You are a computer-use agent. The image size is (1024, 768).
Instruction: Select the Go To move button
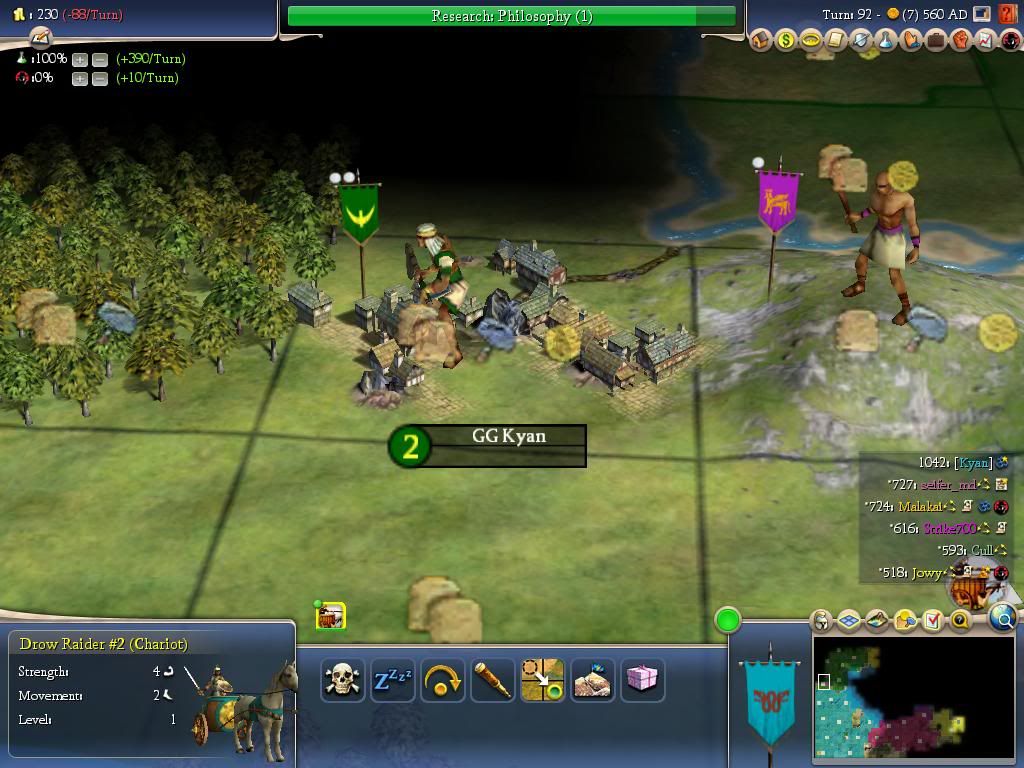(543, 680)
